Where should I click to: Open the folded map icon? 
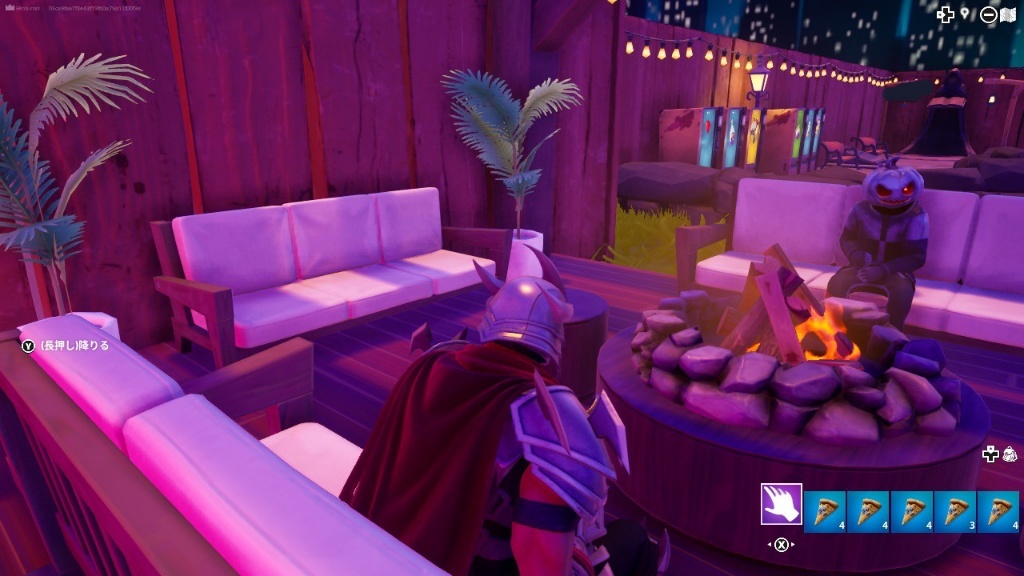pos(1008,14)
